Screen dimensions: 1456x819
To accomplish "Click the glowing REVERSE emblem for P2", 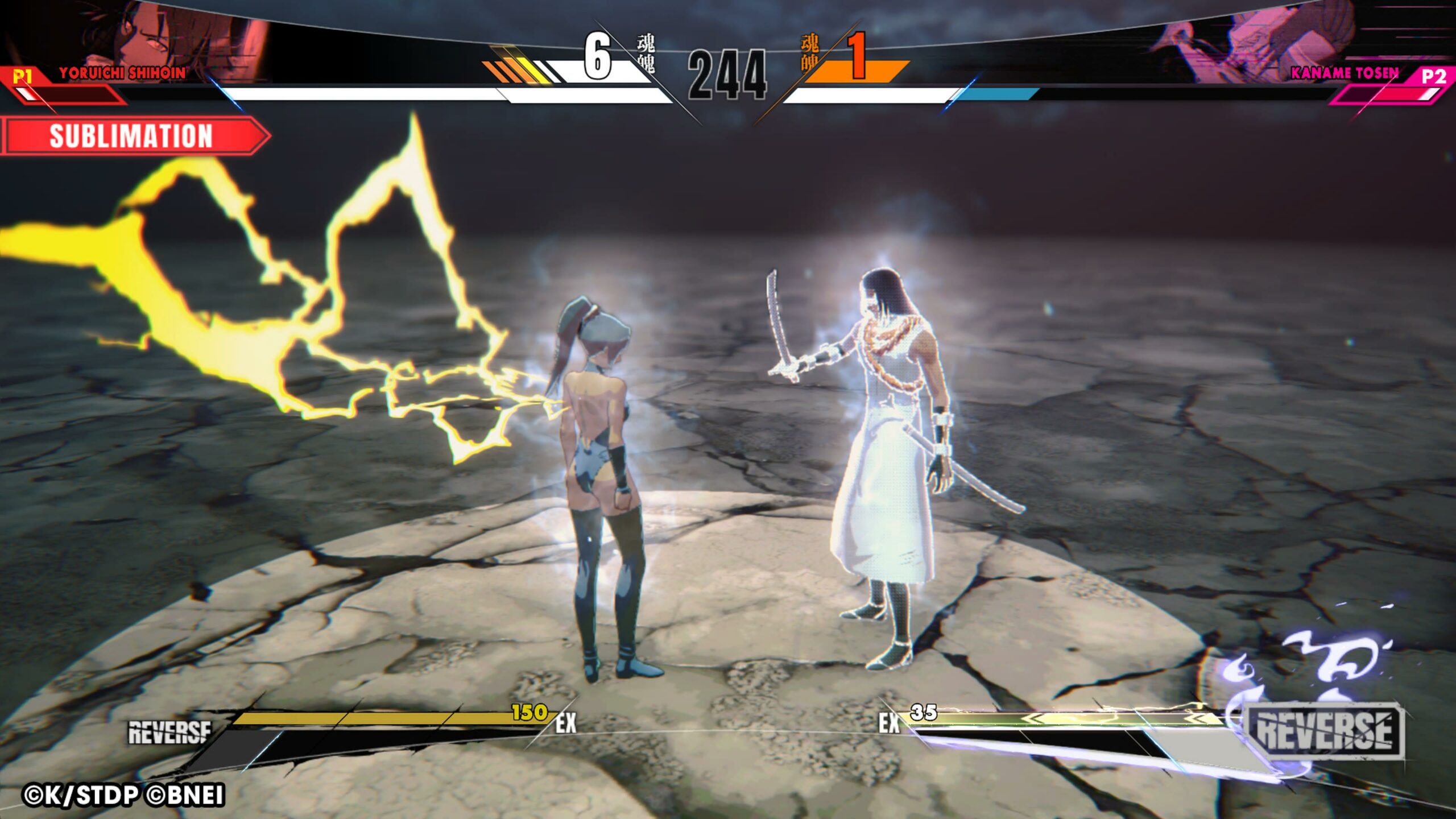I will (x=1324, y=730).
